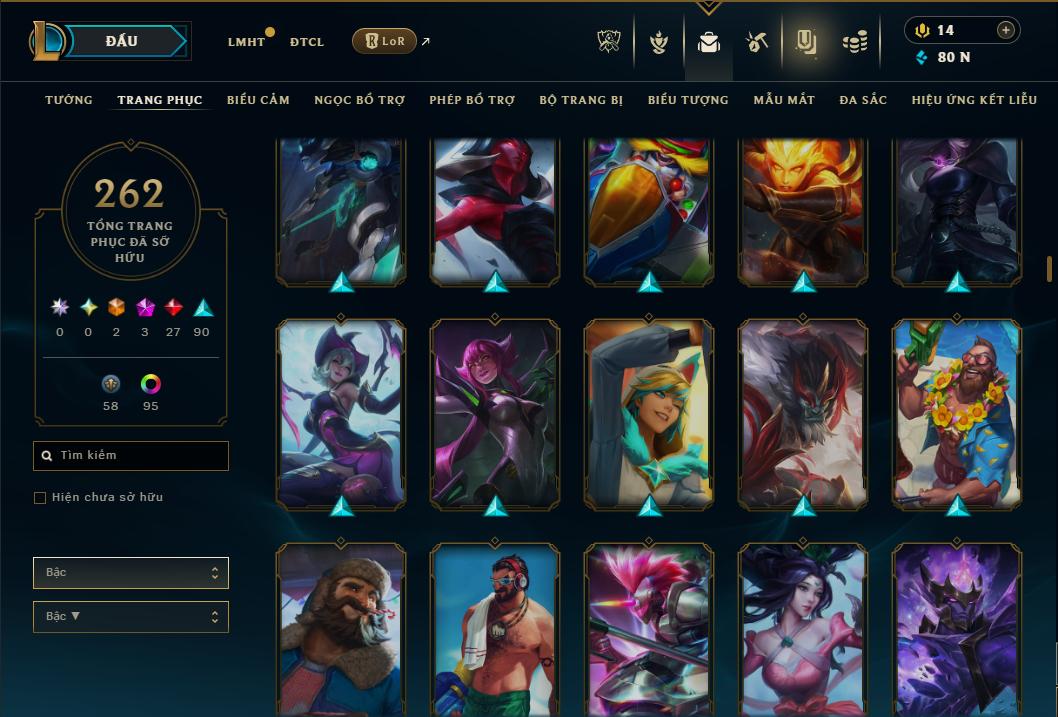1058x717 pixels.
Task: Show the BỘ TRANG BỊ tab
Action: pyautogui.click(x=581, y=100)
